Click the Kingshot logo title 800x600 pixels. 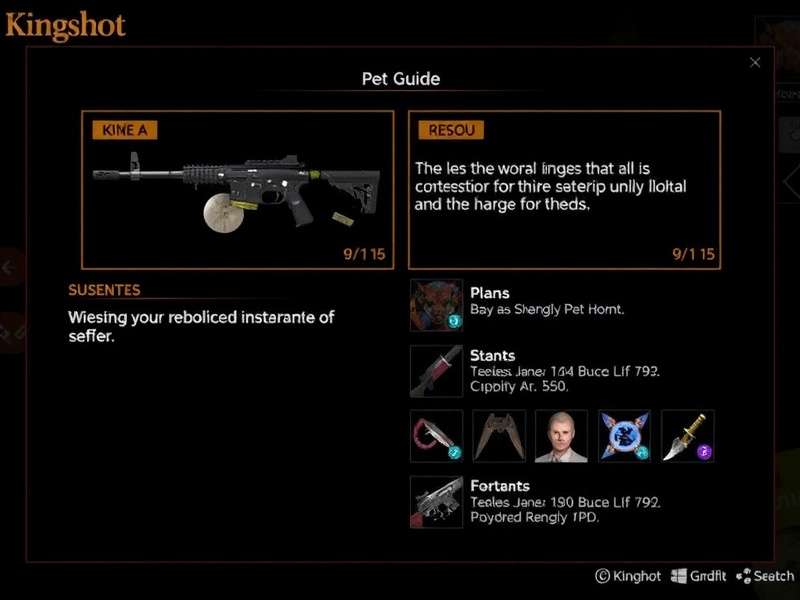tap(66, 25)
